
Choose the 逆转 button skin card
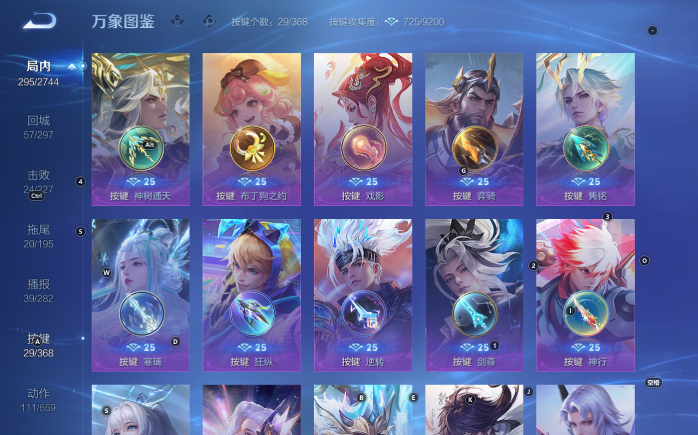tap(363, 295)
